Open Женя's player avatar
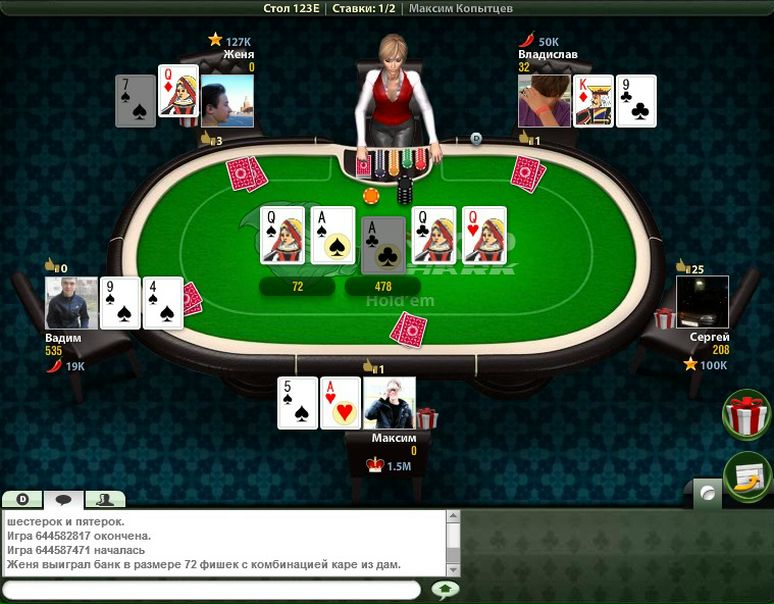Screen dimensions: 774x604 [227, 101]
